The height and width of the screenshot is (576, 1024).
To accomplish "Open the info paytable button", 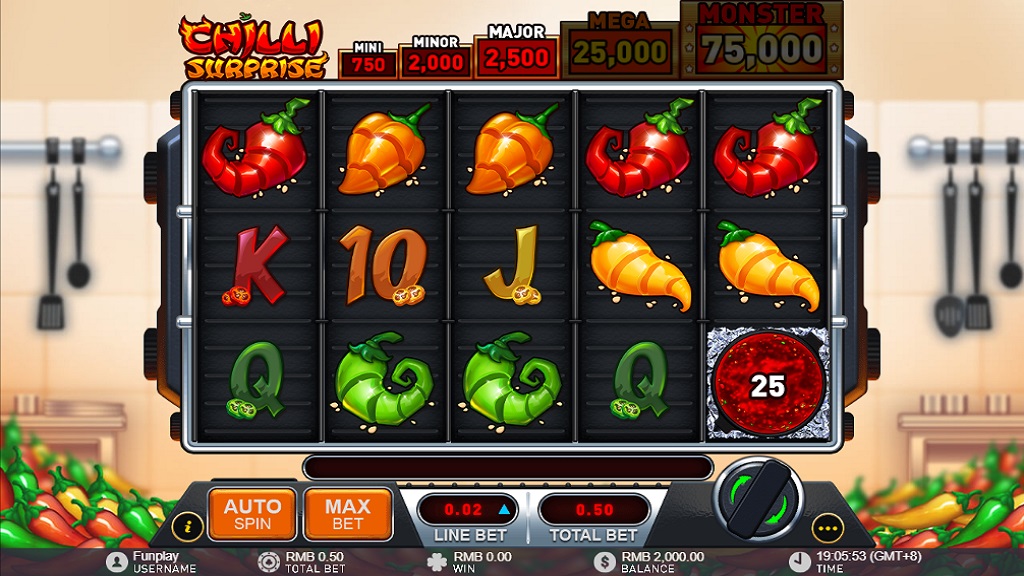I will [186, 525].
